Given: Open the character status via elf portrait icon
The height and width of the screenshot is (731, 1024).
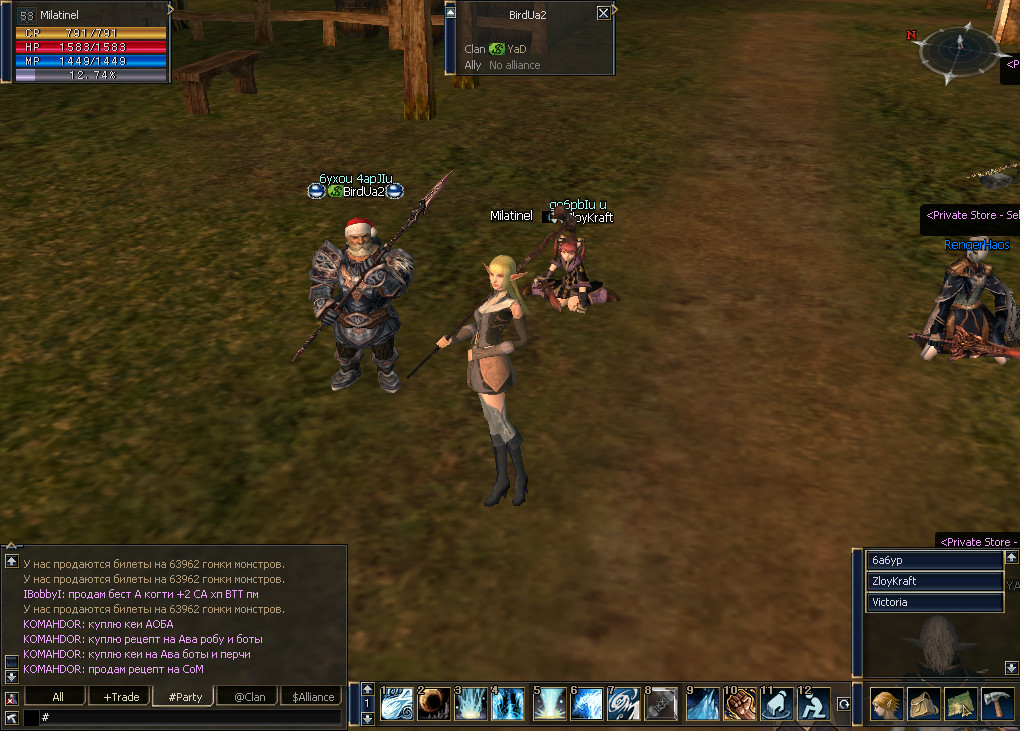Looking at the screenshot, I should 886,704.
